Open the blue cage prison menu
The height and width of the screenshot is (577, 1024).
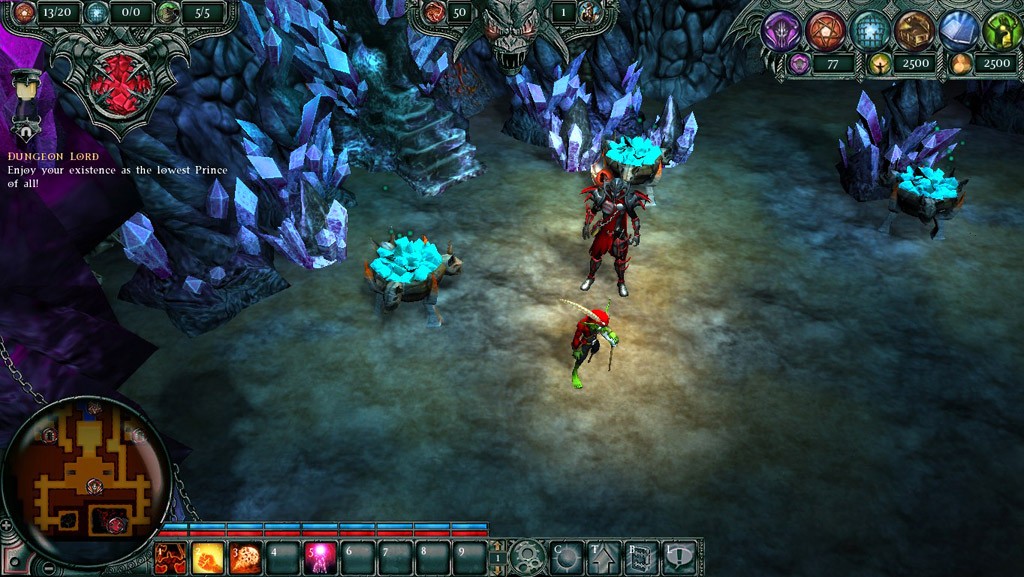(870, 31)
